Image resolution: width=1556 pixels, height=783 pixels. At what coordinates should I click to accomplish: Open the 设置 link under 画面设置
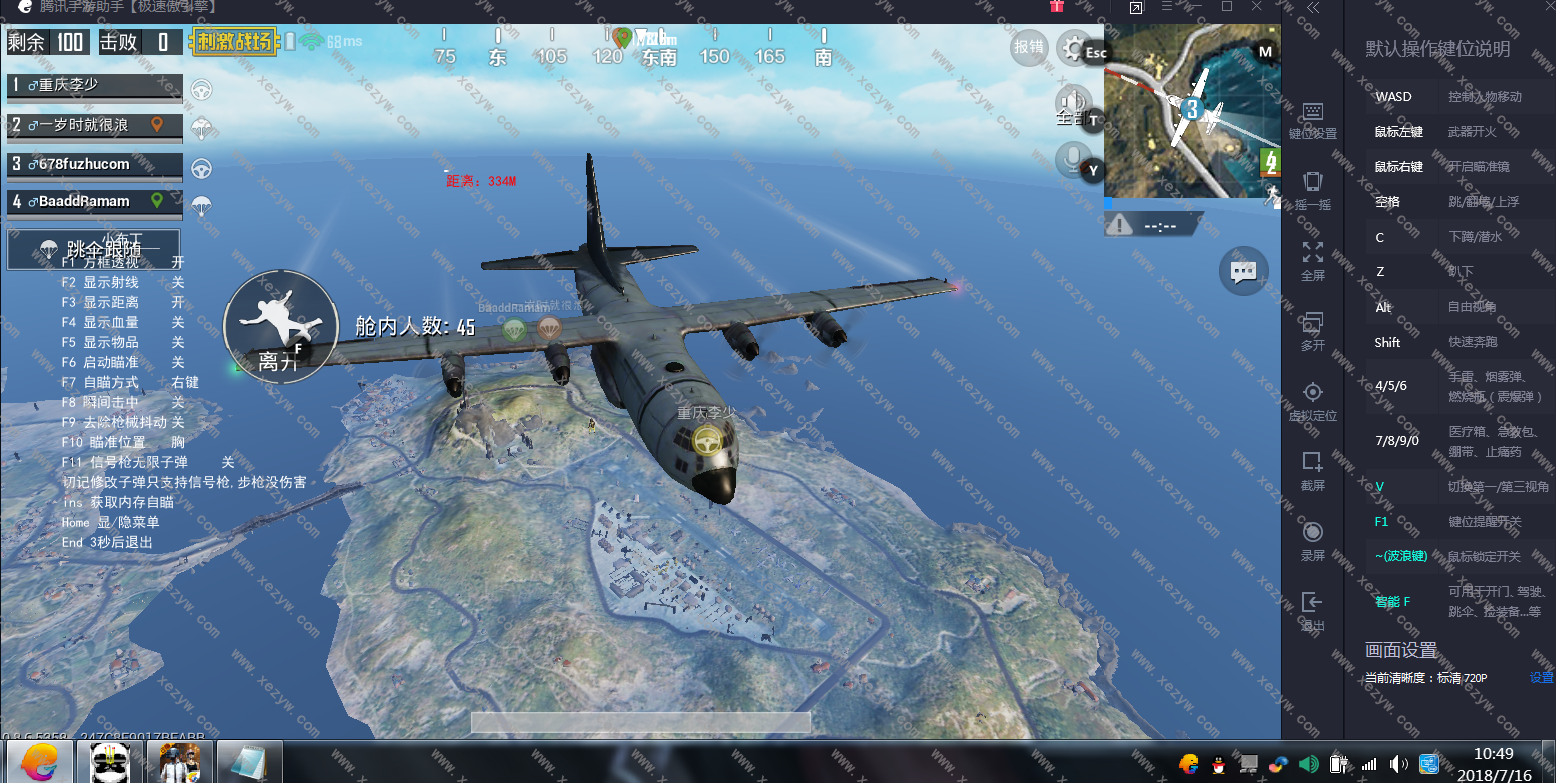pos(1541,678)
